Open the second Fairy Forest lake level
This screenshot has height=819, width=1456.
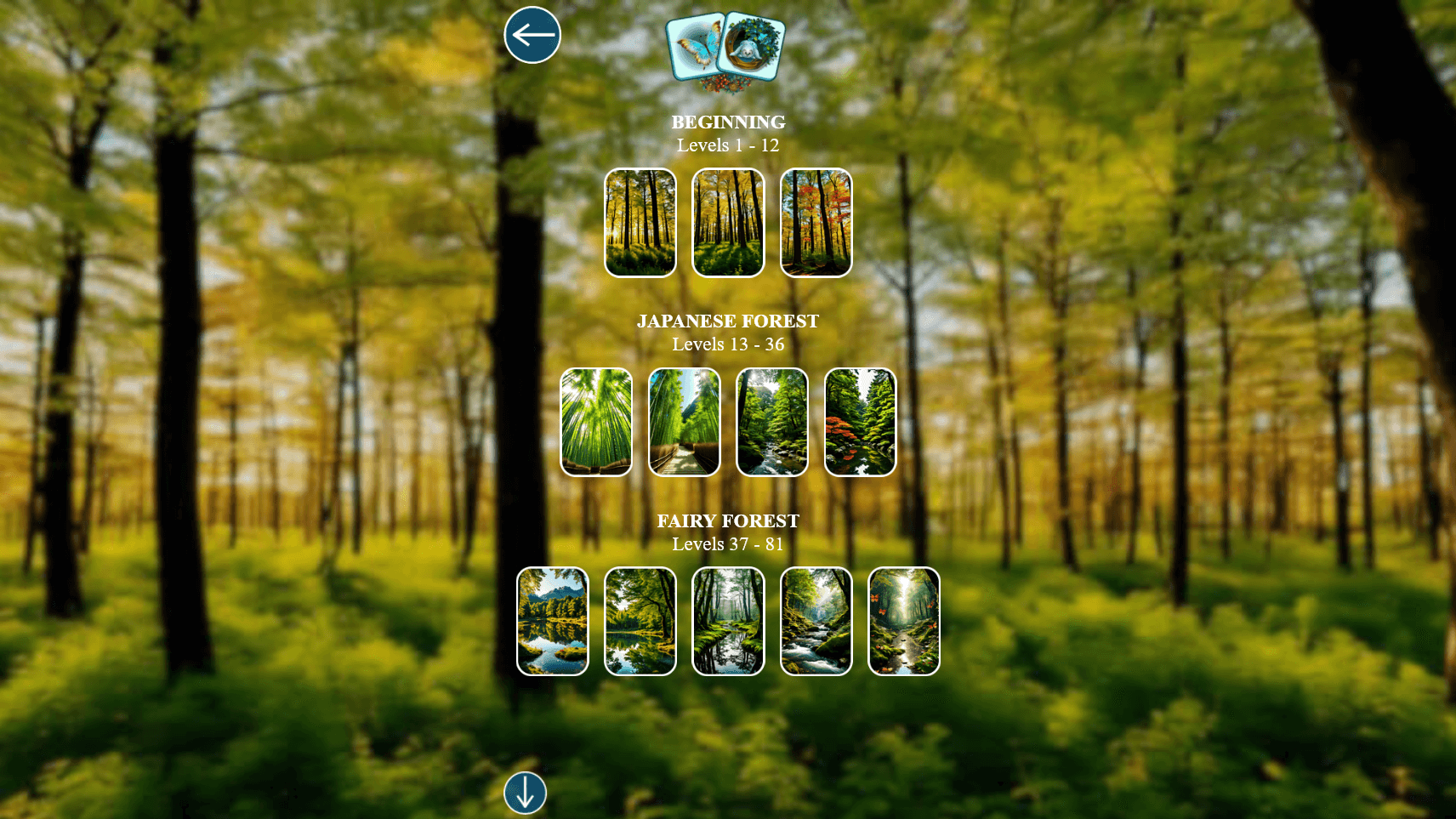tap(640, 621)
